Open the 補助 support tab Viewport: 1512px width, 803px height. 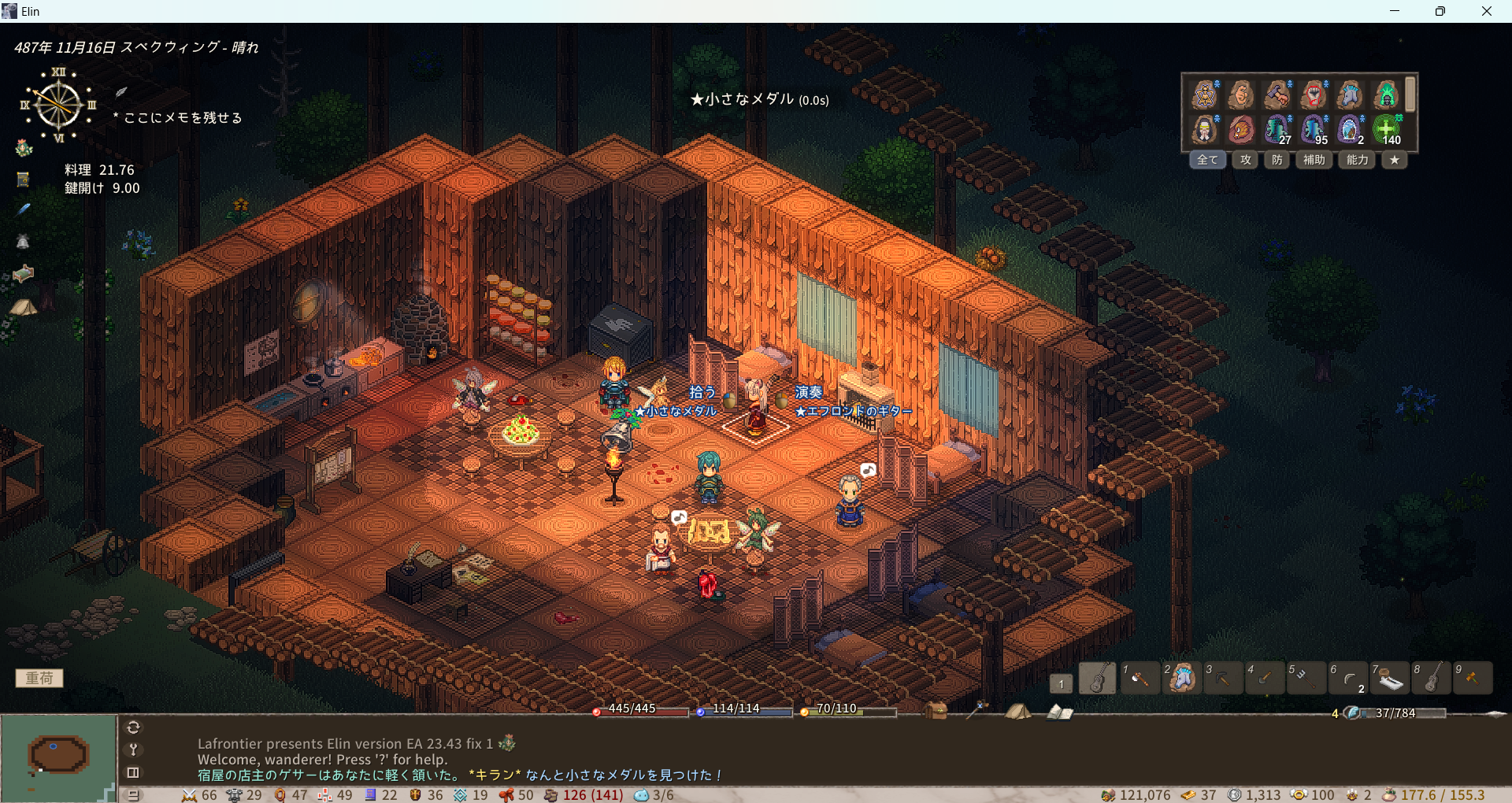1314,160
